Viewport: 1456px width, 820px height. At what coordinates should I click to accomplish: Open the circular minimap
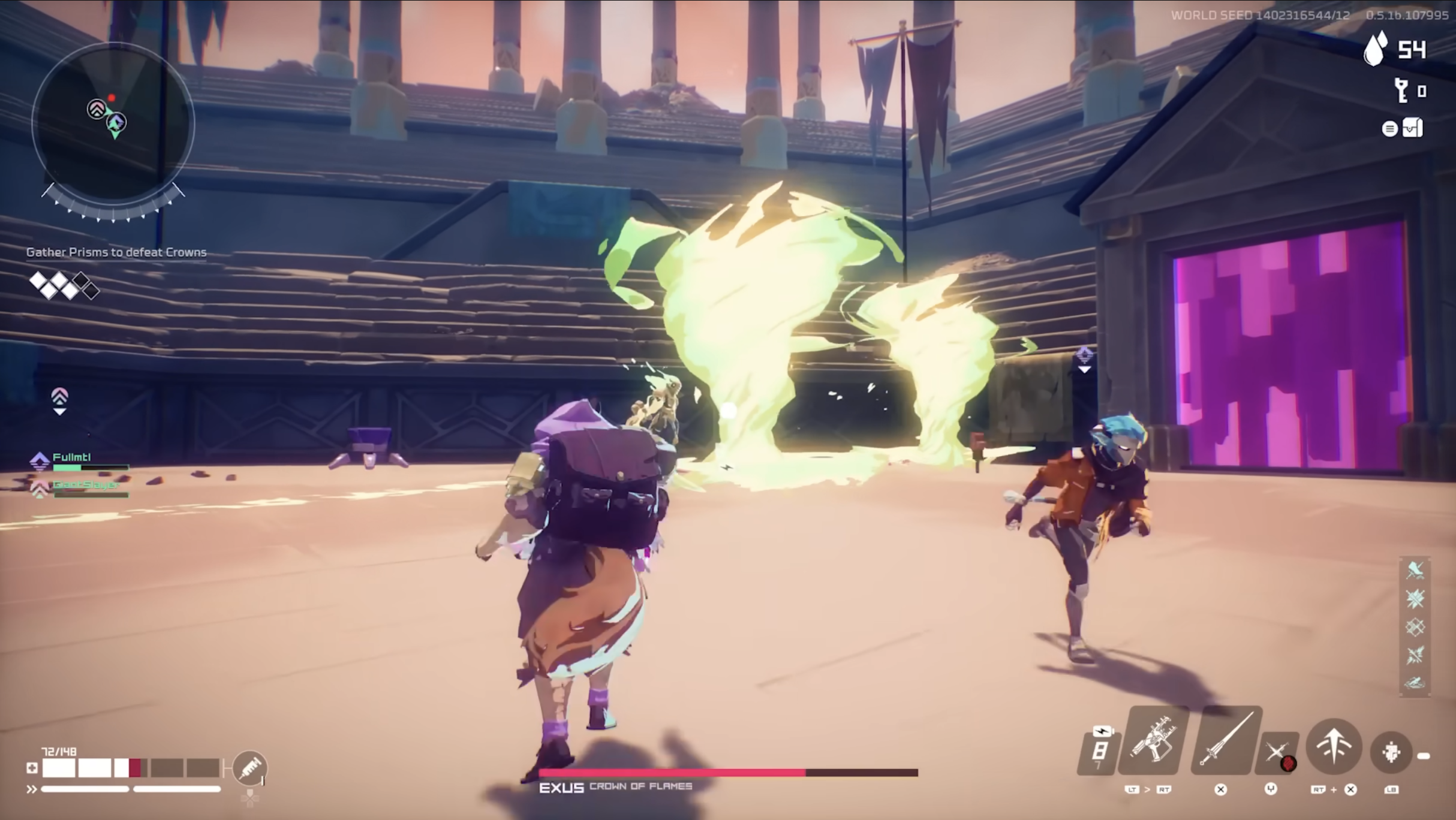[113, 124]
